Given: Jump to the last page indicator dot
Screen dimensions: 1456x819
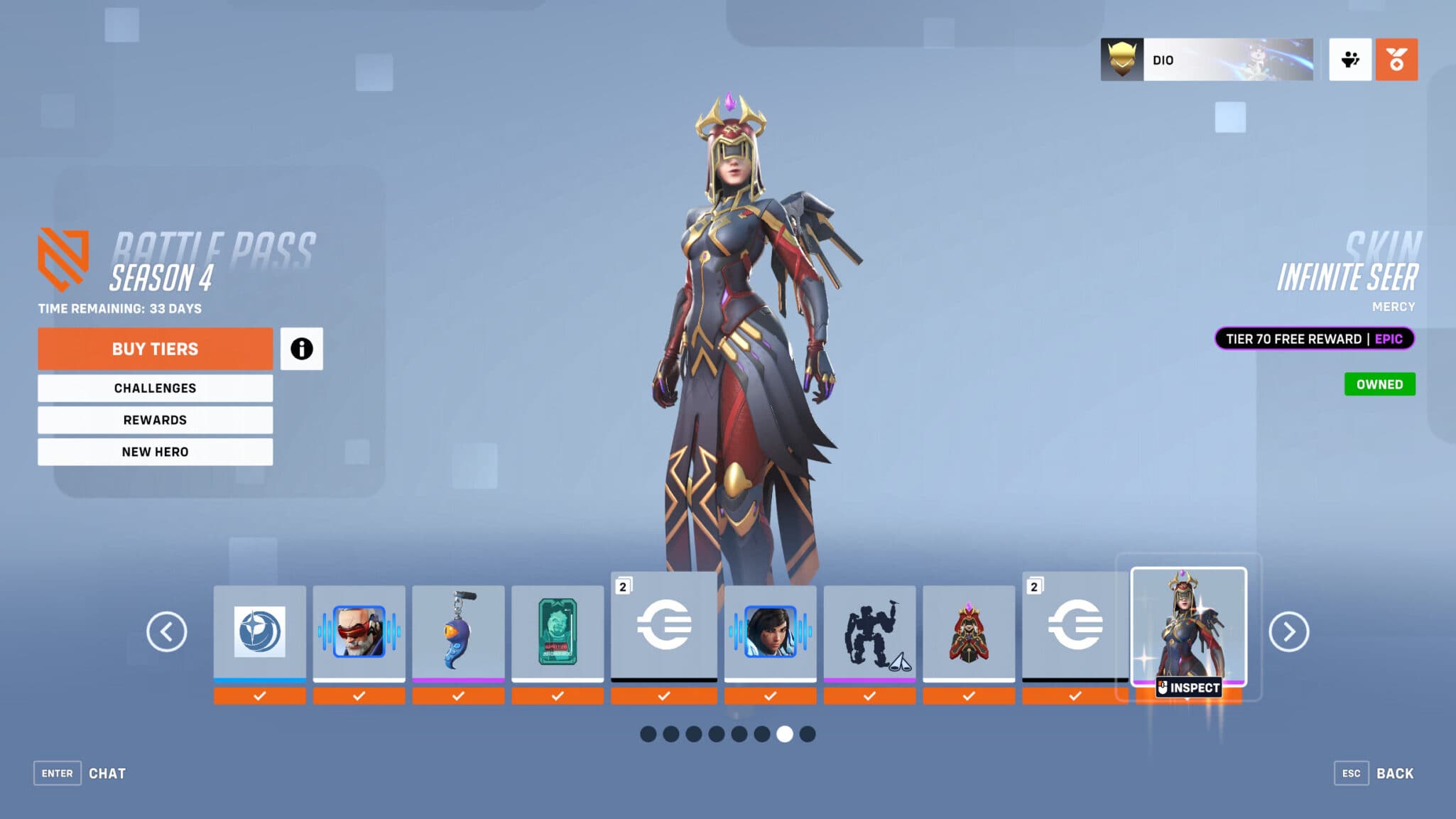Looking at the screenshot, I should [807, 735].
